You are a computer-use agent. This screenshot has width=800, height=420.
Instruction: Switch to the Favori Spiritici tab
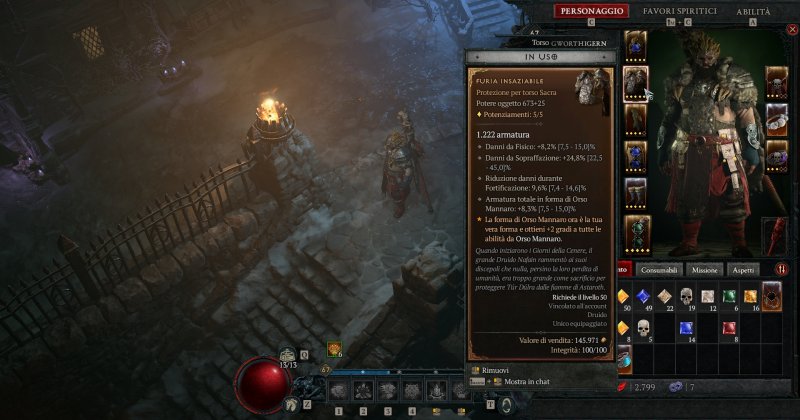[679, 11]
